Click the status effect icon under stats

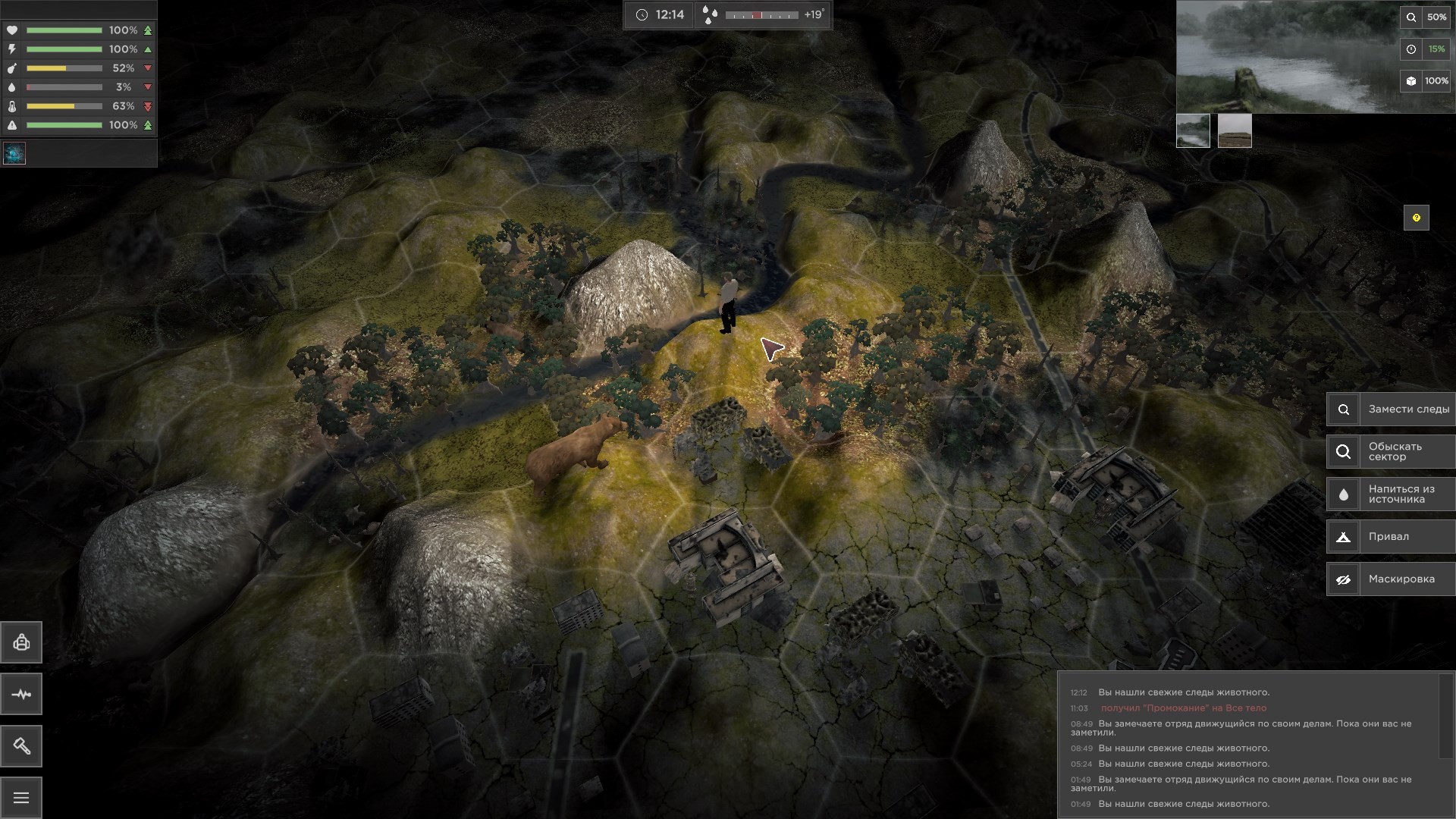[x=14, y=153]
